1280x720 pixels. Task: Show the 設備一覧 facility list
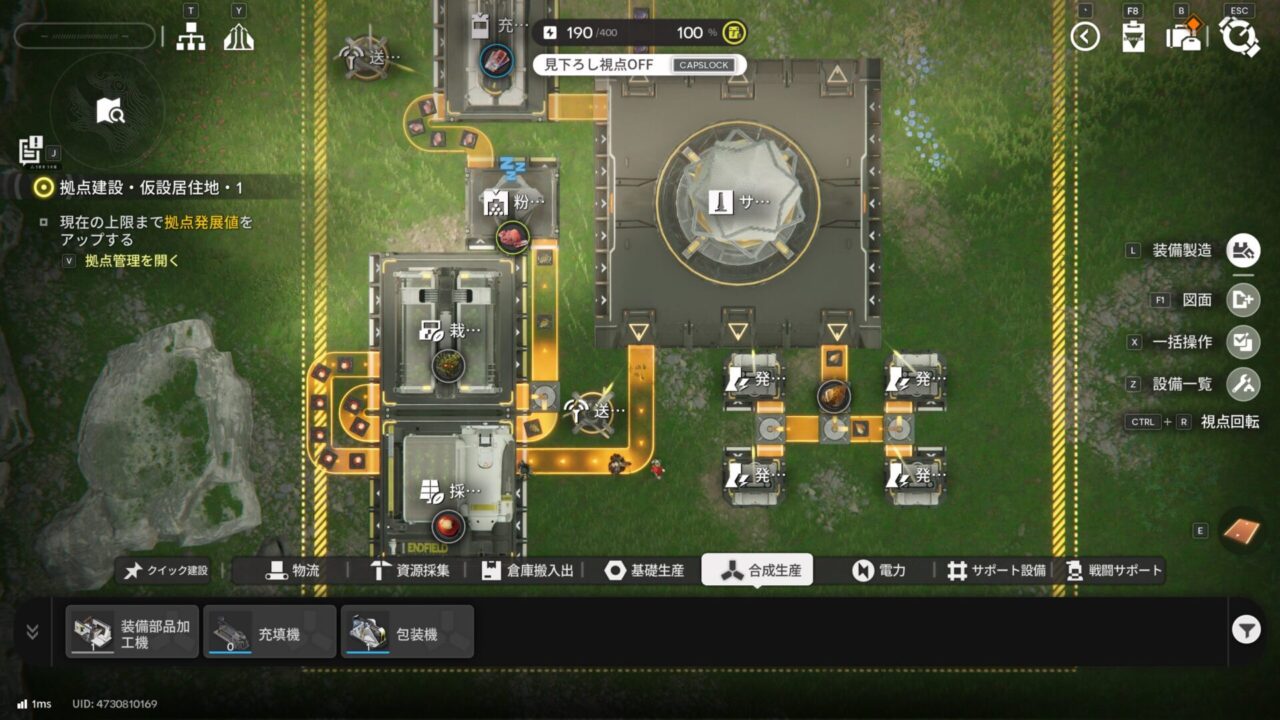click(1244, 384)
